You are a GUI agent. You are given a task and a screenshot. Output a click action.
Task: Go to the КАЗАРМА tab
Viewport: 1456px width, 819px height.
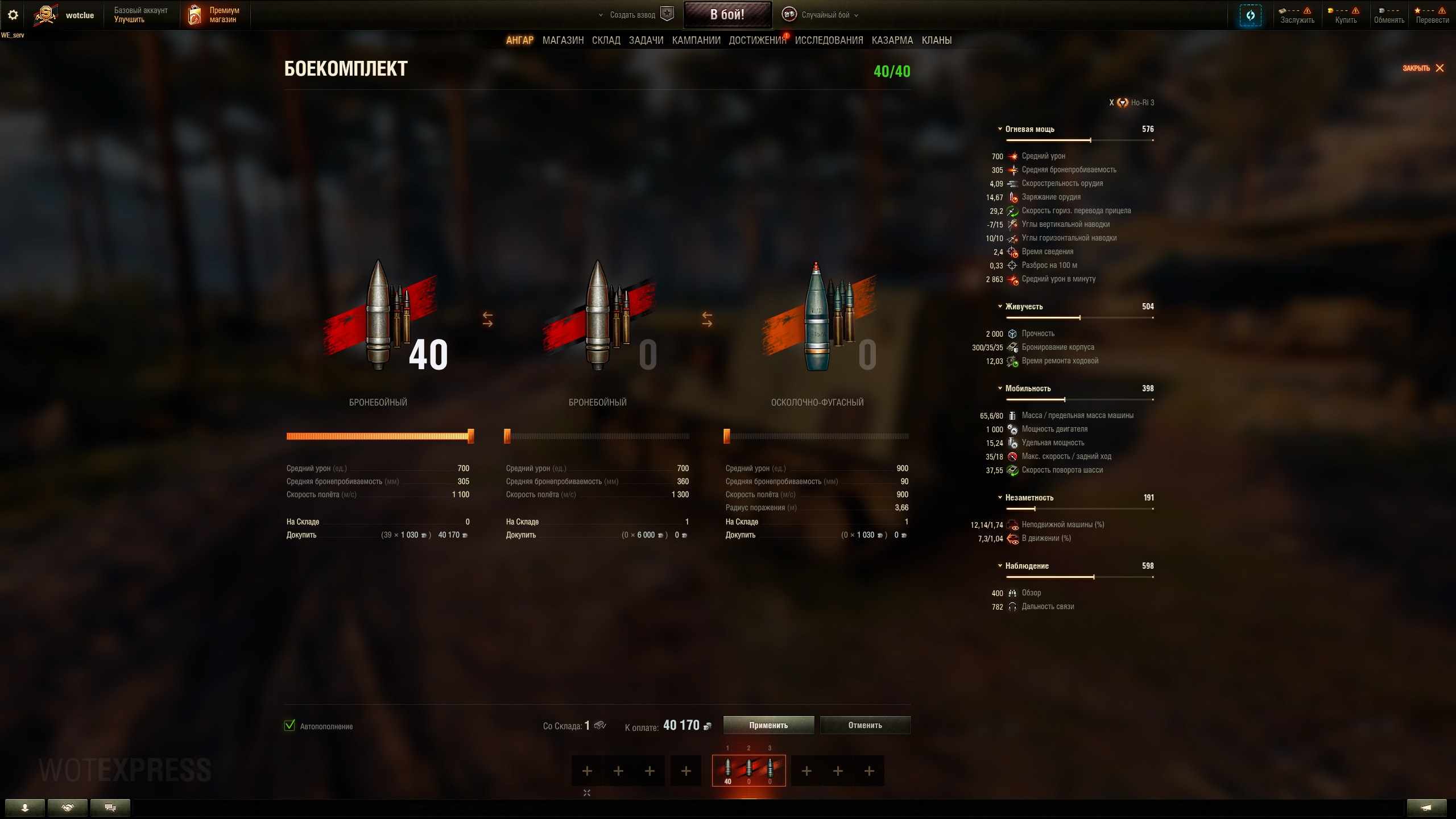point(892,40)
